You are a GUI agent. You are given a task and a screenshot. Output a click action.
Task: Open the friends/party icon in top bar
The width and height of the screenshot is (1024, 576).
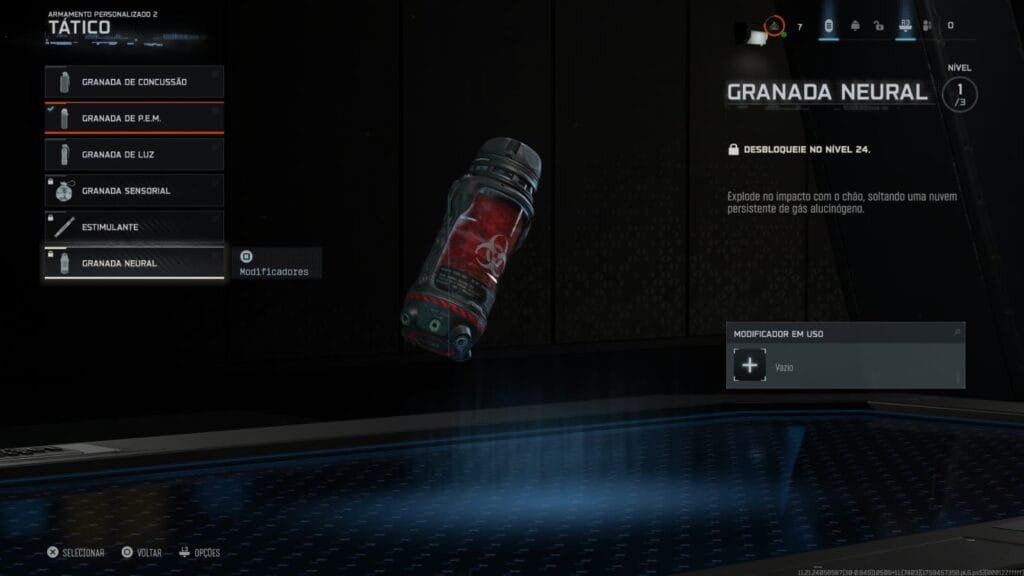coord(927,26)
